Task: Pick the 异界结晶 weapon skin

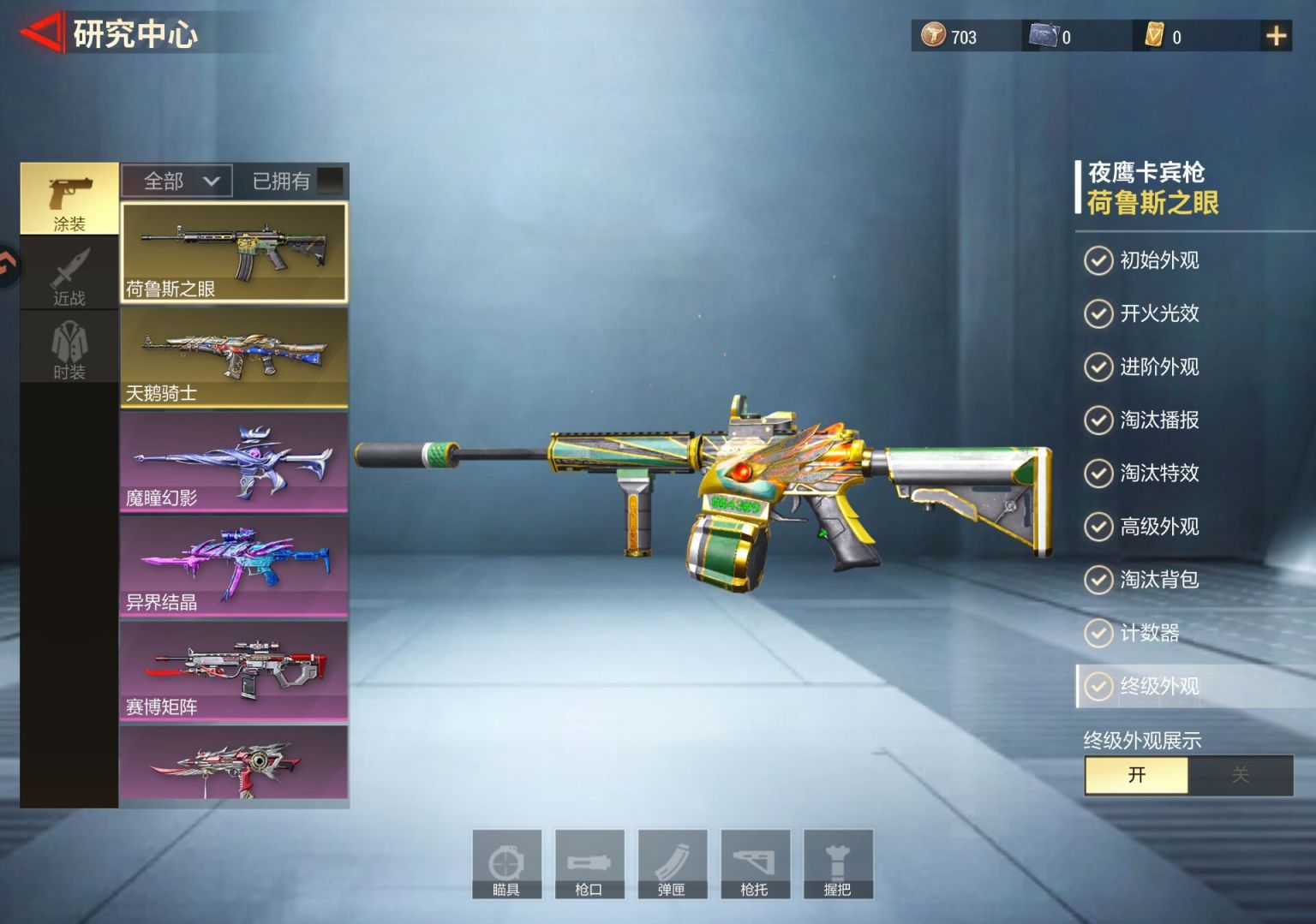Action: 234,566
